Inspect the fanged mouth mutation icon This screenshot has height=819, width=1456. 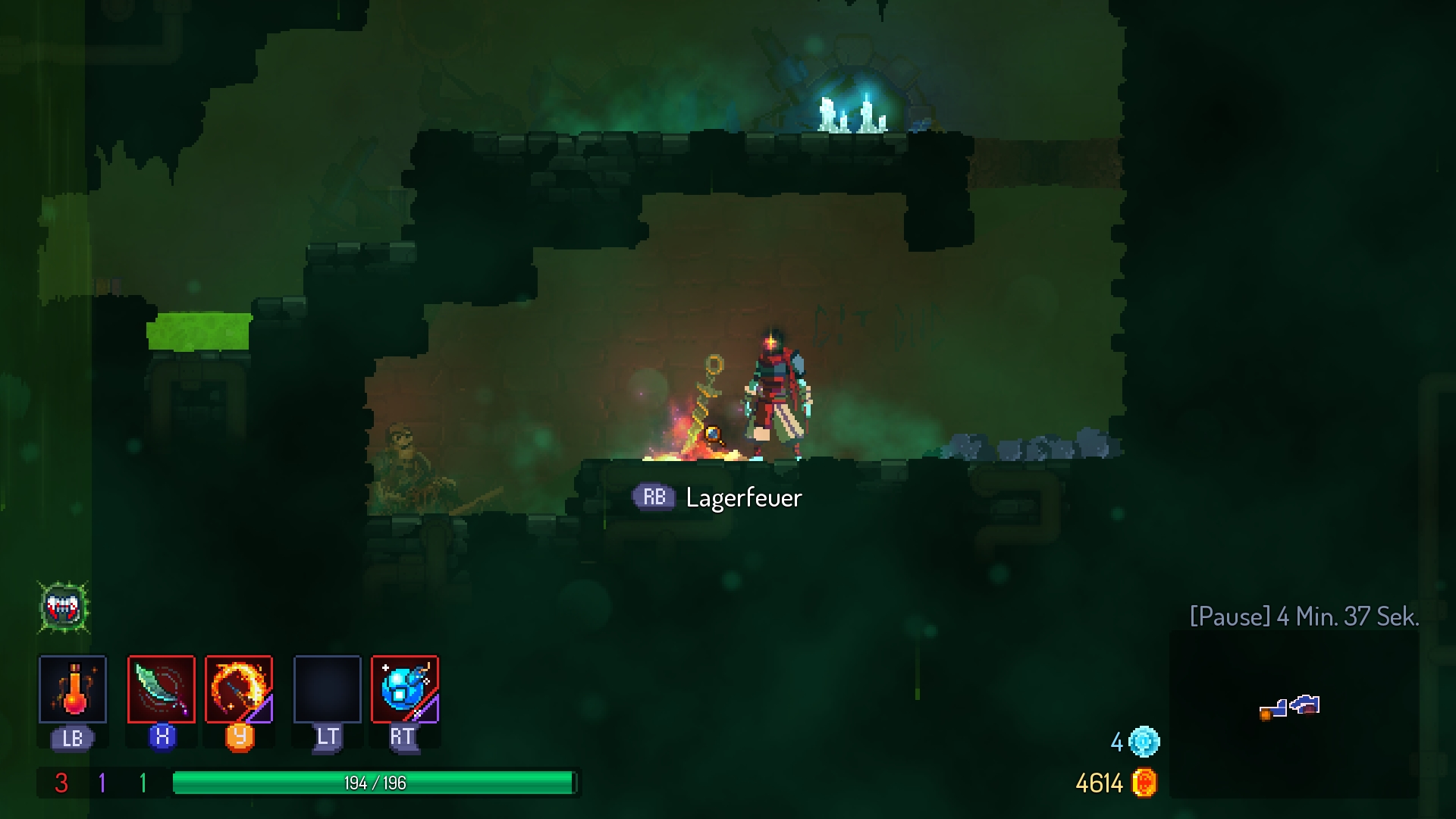pos(64,607)
